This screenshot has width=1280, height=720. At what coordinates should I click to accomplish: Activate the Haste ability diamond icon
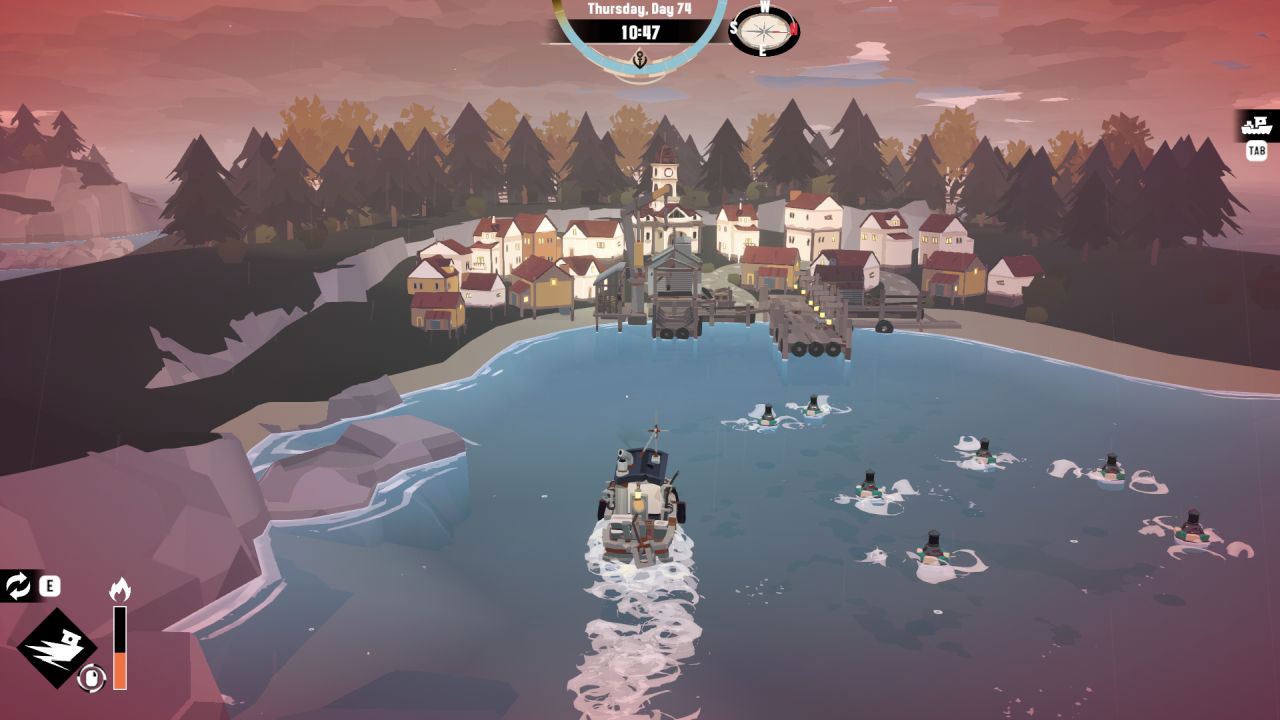click(57, 648)
